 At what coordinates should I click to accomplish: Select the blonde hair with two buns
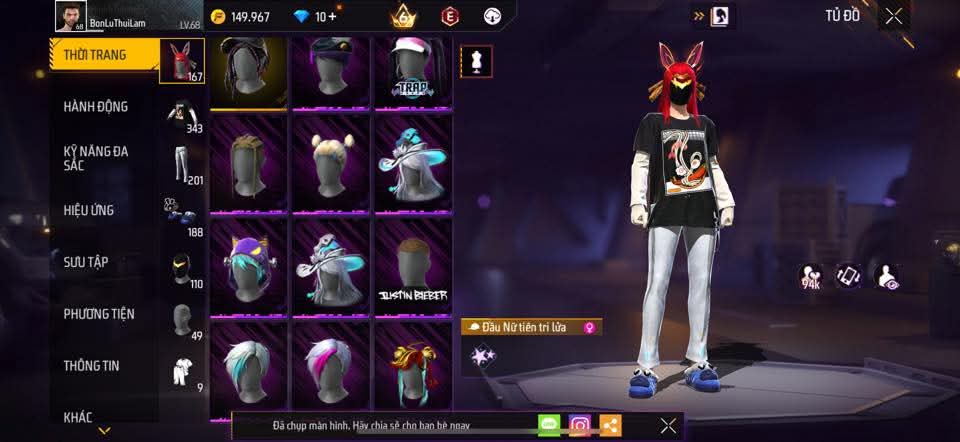pyautogui.click(x=331, y=164)
